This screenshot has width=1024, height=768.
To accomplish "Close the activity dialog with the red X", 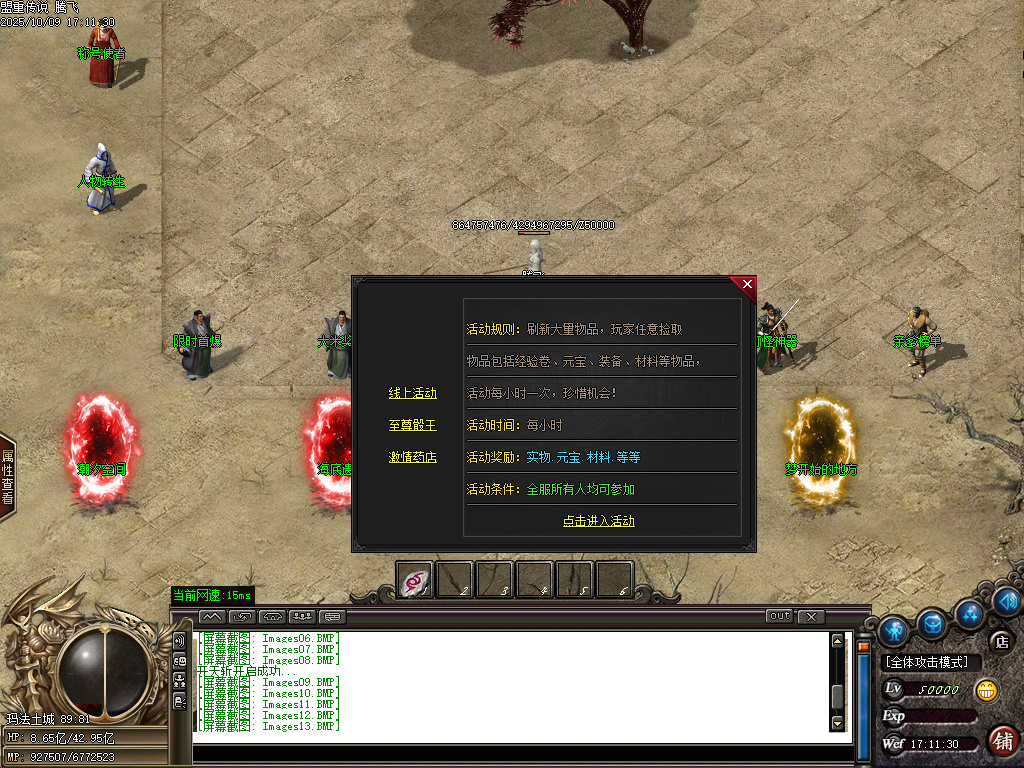I will pos(747,285).
